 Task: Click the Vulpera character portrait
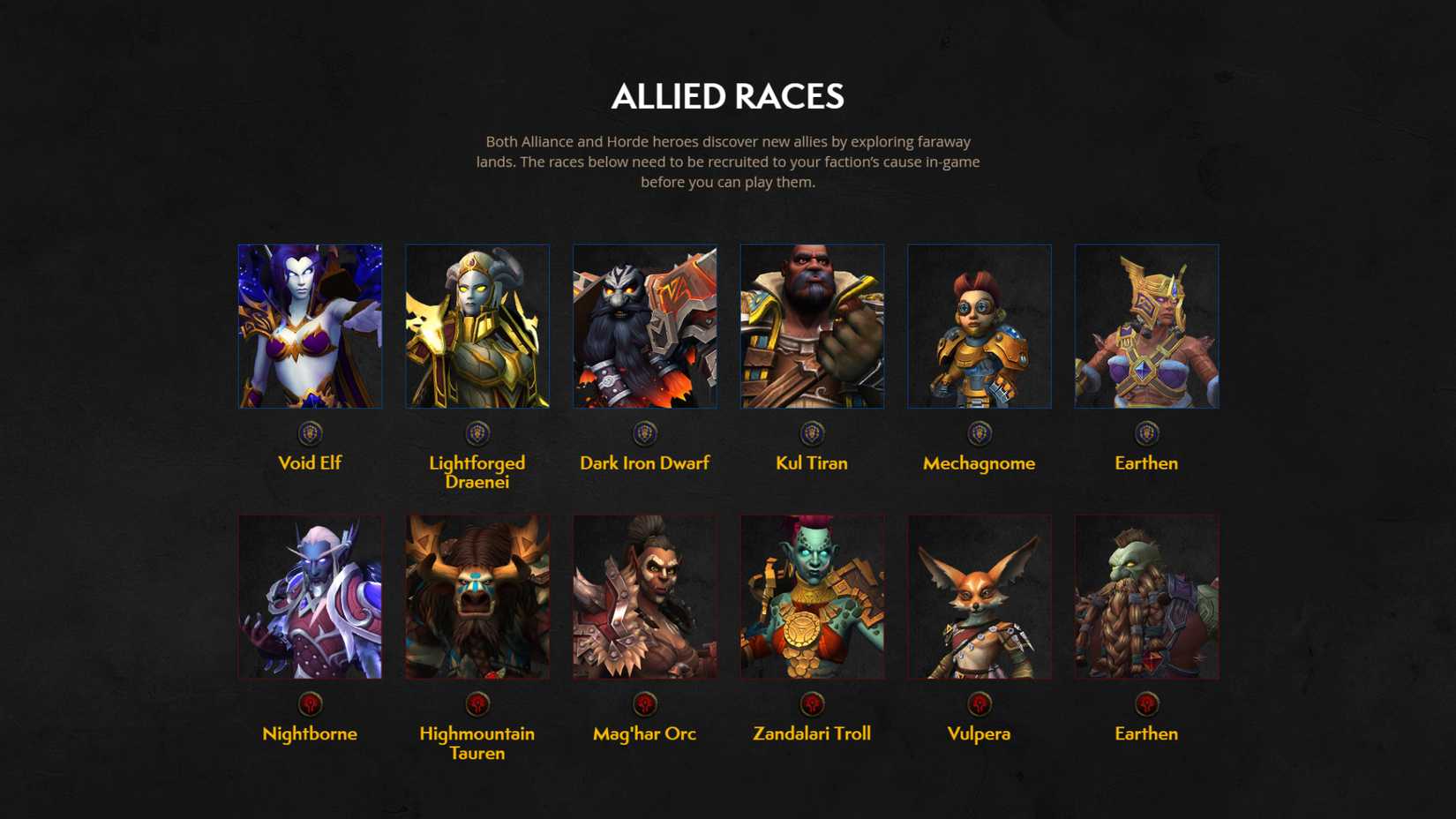[979, 596]
